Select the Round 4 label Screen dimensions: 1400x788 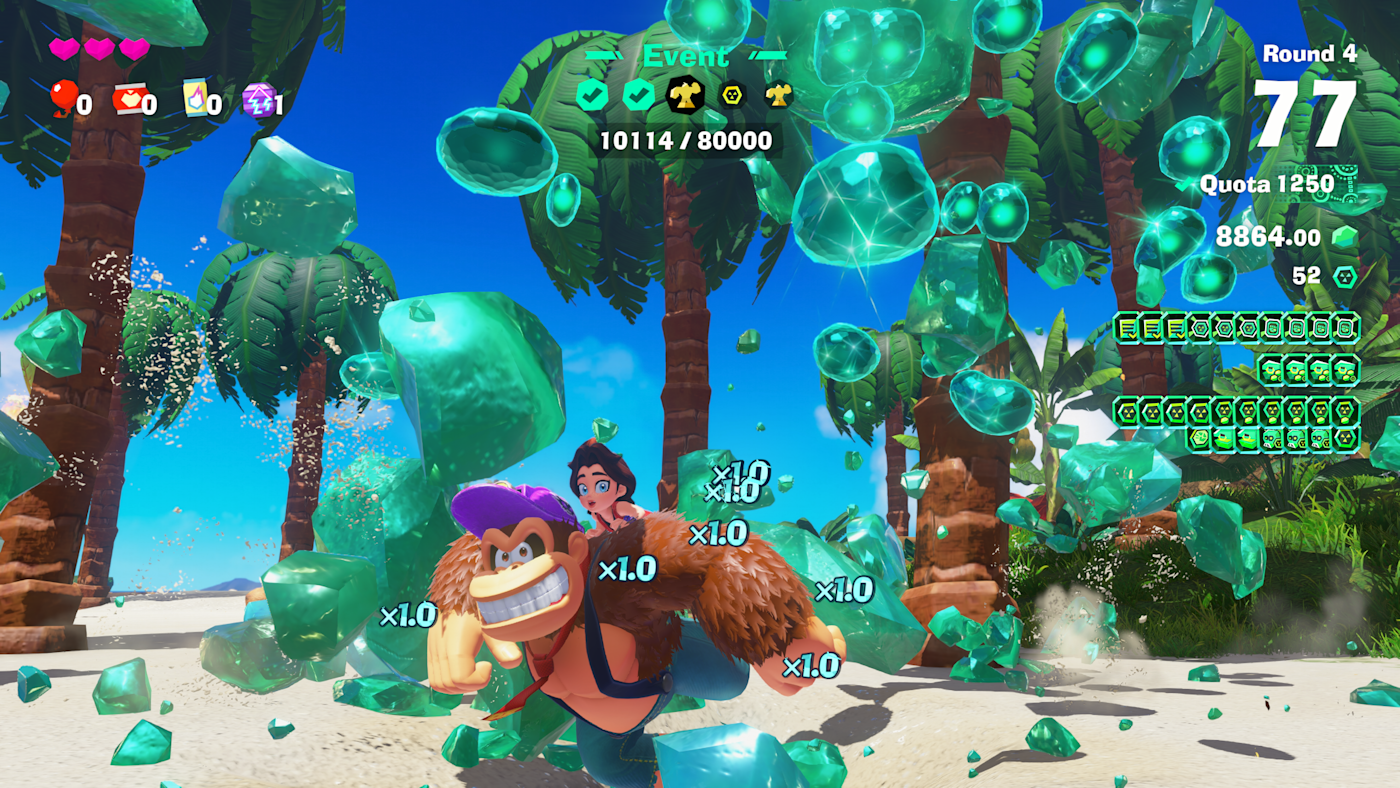click(1309, 55)
